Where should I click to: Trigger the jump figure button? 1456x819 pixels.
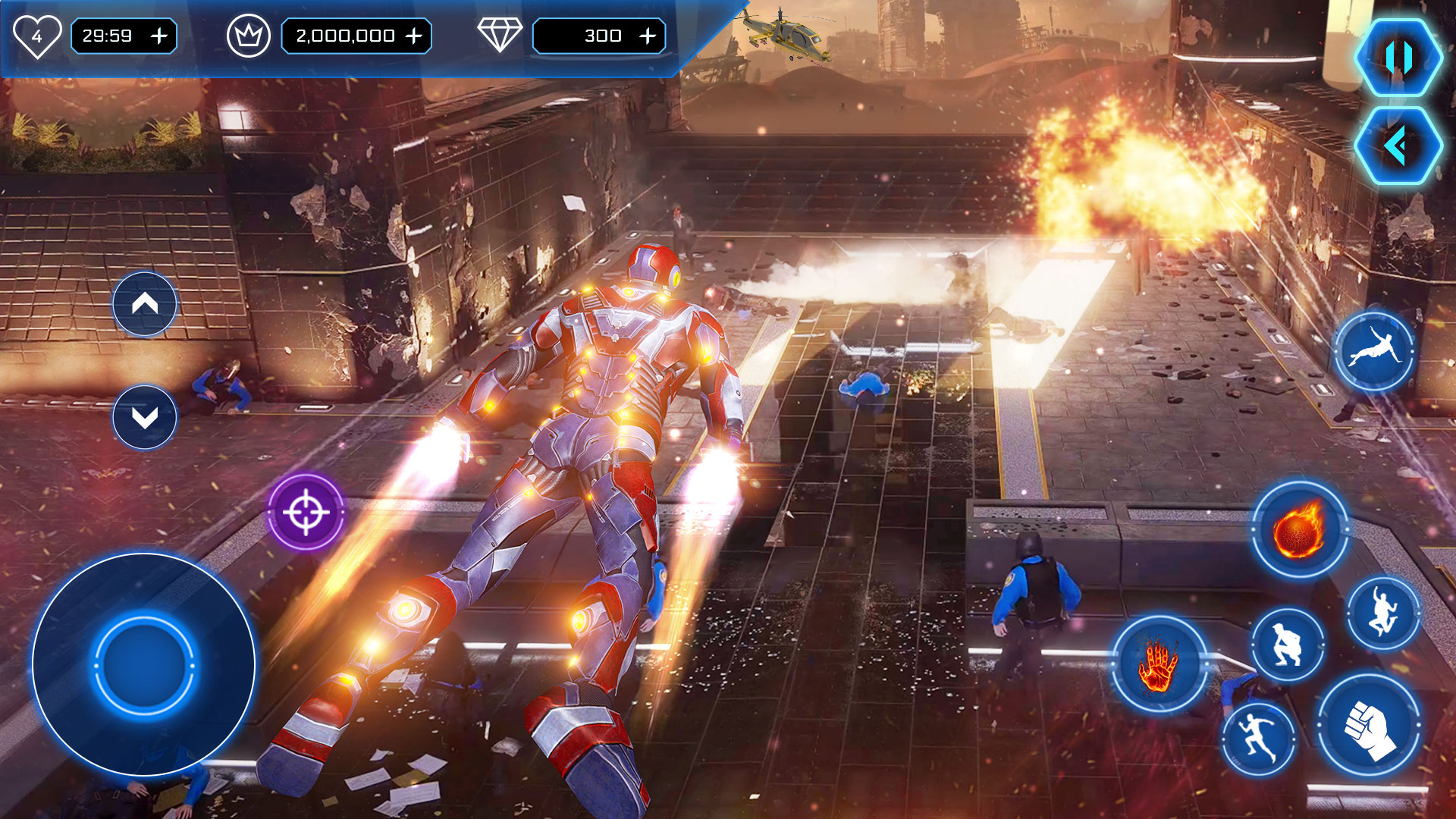click(1383, 613)
